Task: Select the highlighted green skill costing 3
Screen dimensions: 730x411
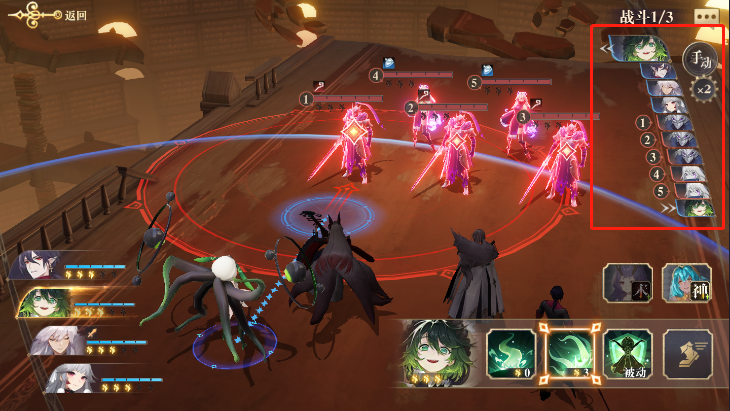Action: coord(568,354)
